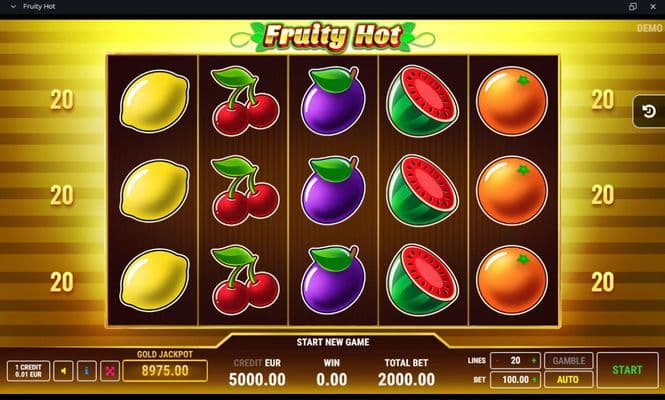Toggle the sound speaker icon

click(x=63, y=371)
